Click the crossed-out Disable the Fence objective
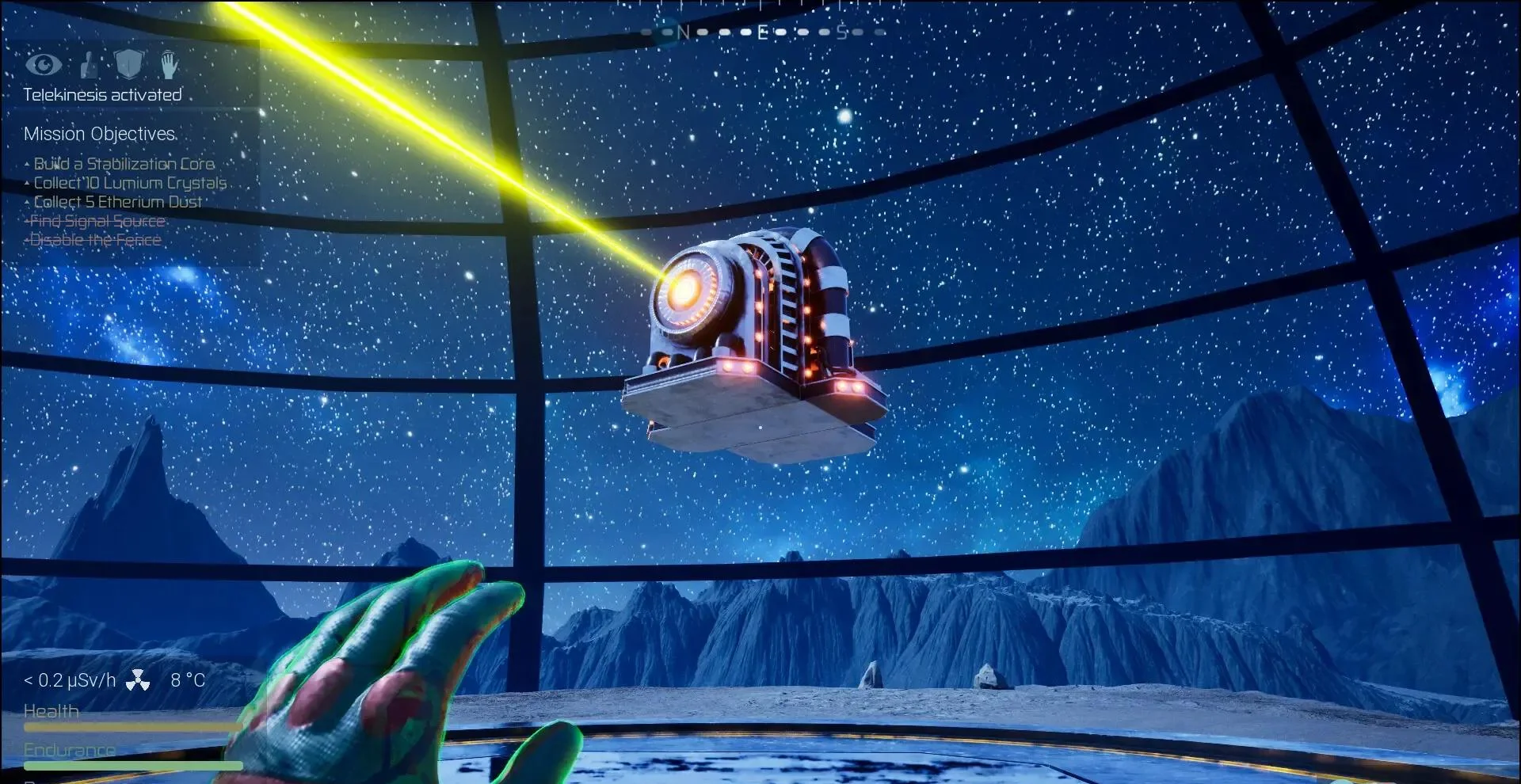1521x784 pixels. (x=95, y=240)
